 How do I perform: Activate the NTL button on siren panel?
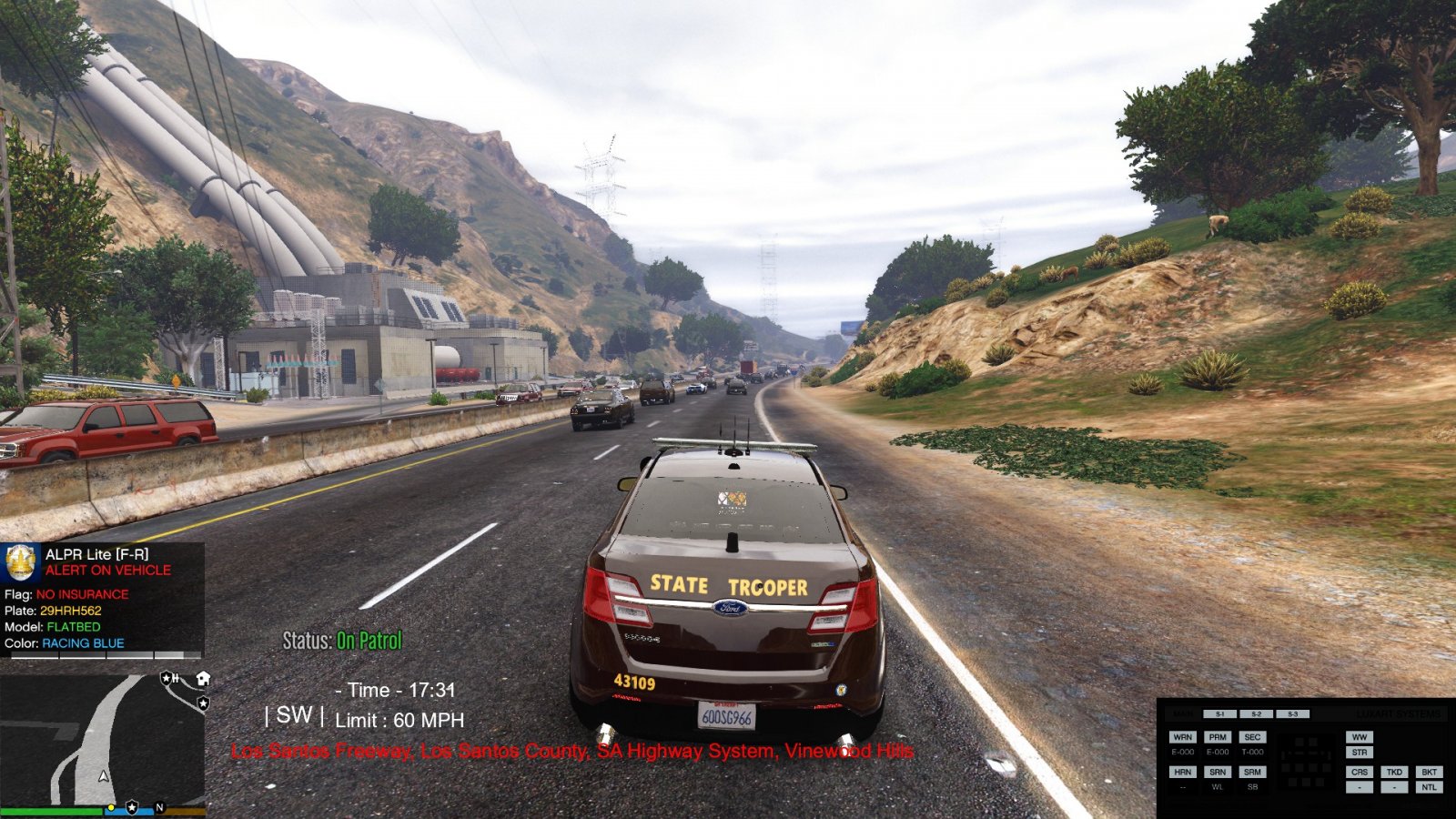[x=1429, y=787]
